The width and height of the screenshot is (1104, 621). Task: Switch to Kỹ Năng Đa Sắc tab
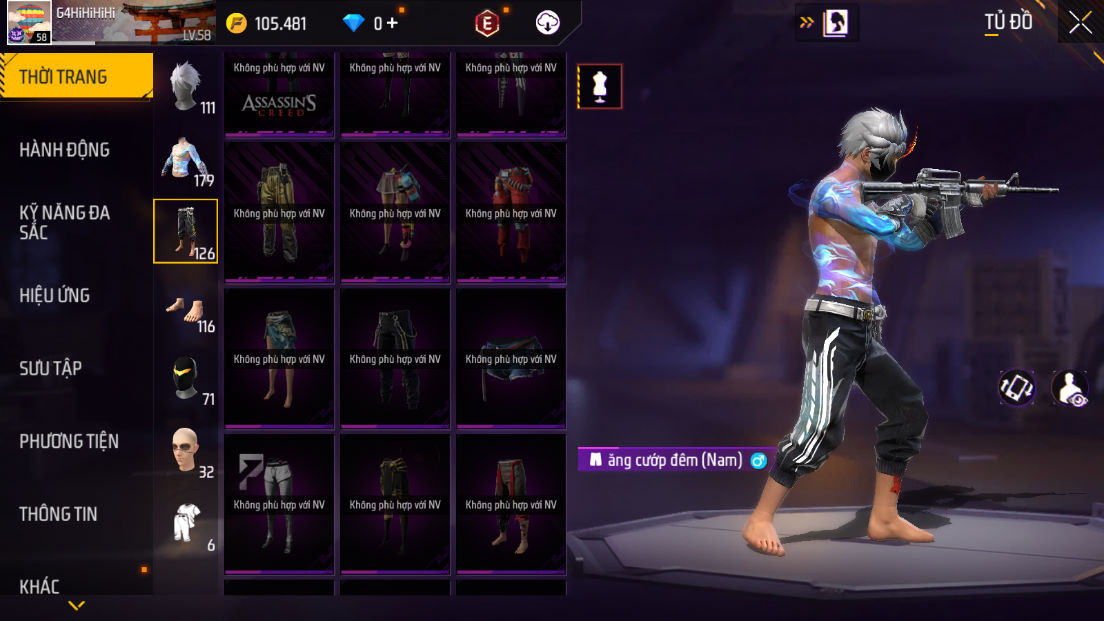point(65,222)
